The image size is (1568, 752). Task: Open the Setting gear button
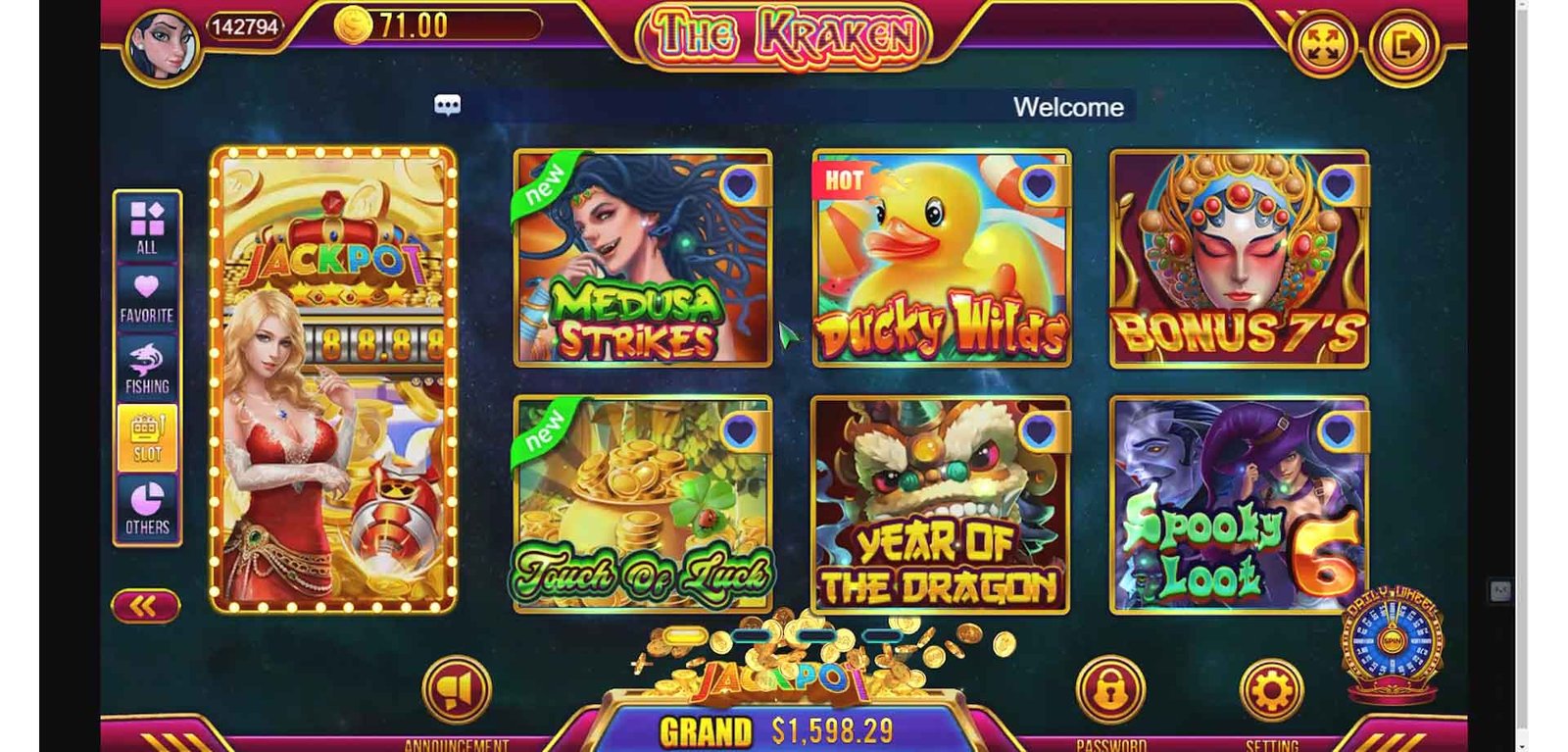[1271, 690]
